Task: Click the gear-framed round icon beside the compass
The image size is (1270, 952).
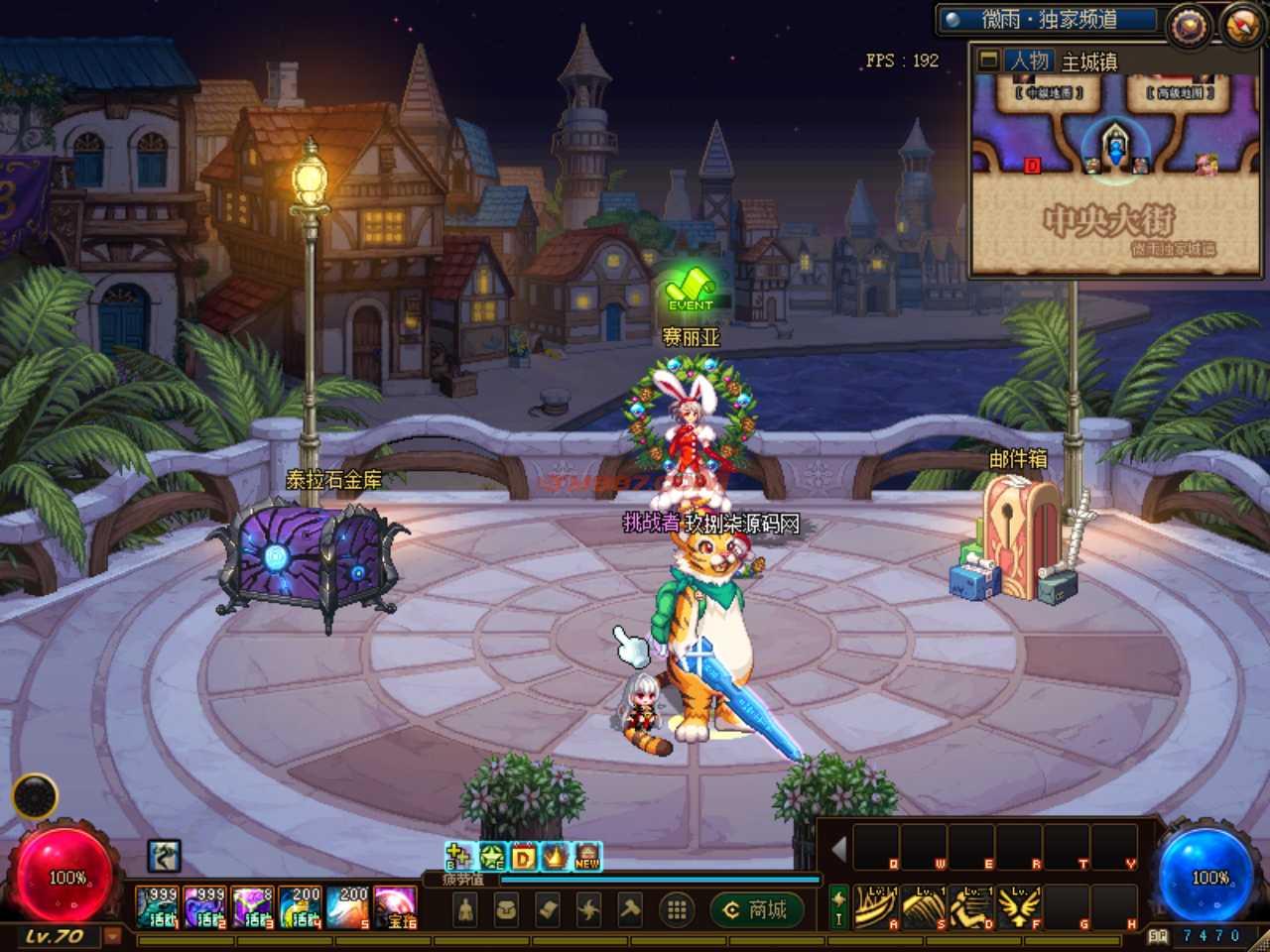Action: [x=1189, y=26]
